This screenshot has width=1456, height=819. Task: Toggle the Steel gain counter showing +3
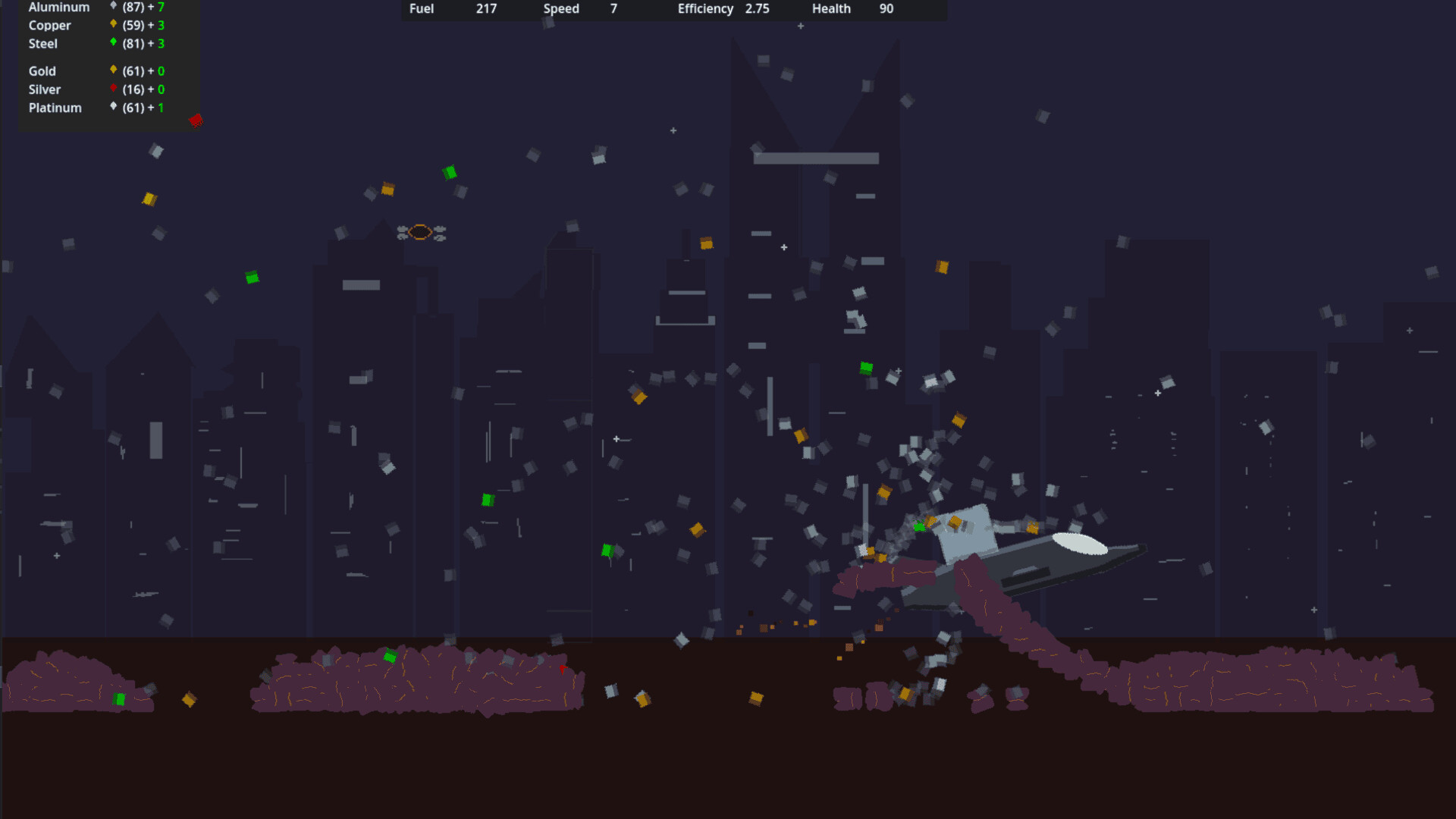coord(160,43)
